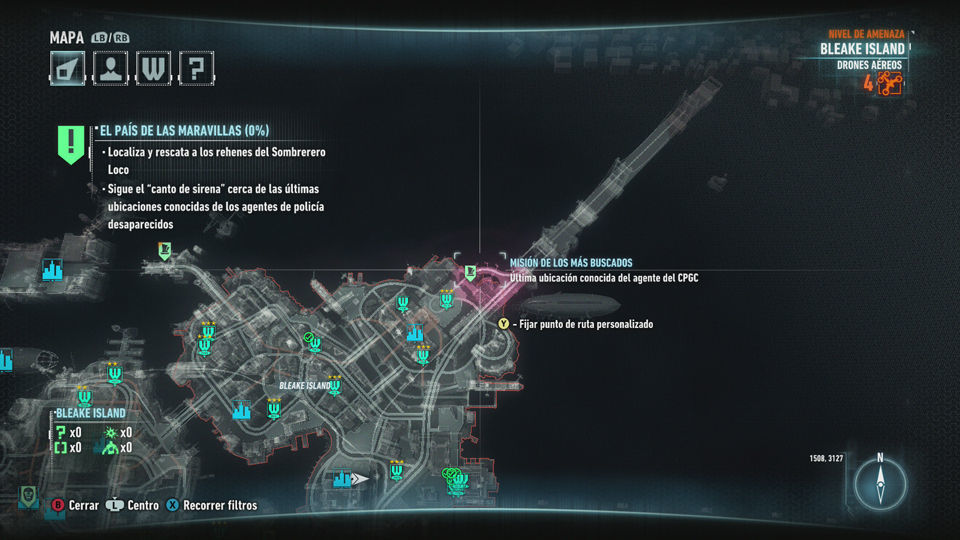Select the 'Recorrer filtros' filter option
960x540 pixels.
tap(212, 506)
